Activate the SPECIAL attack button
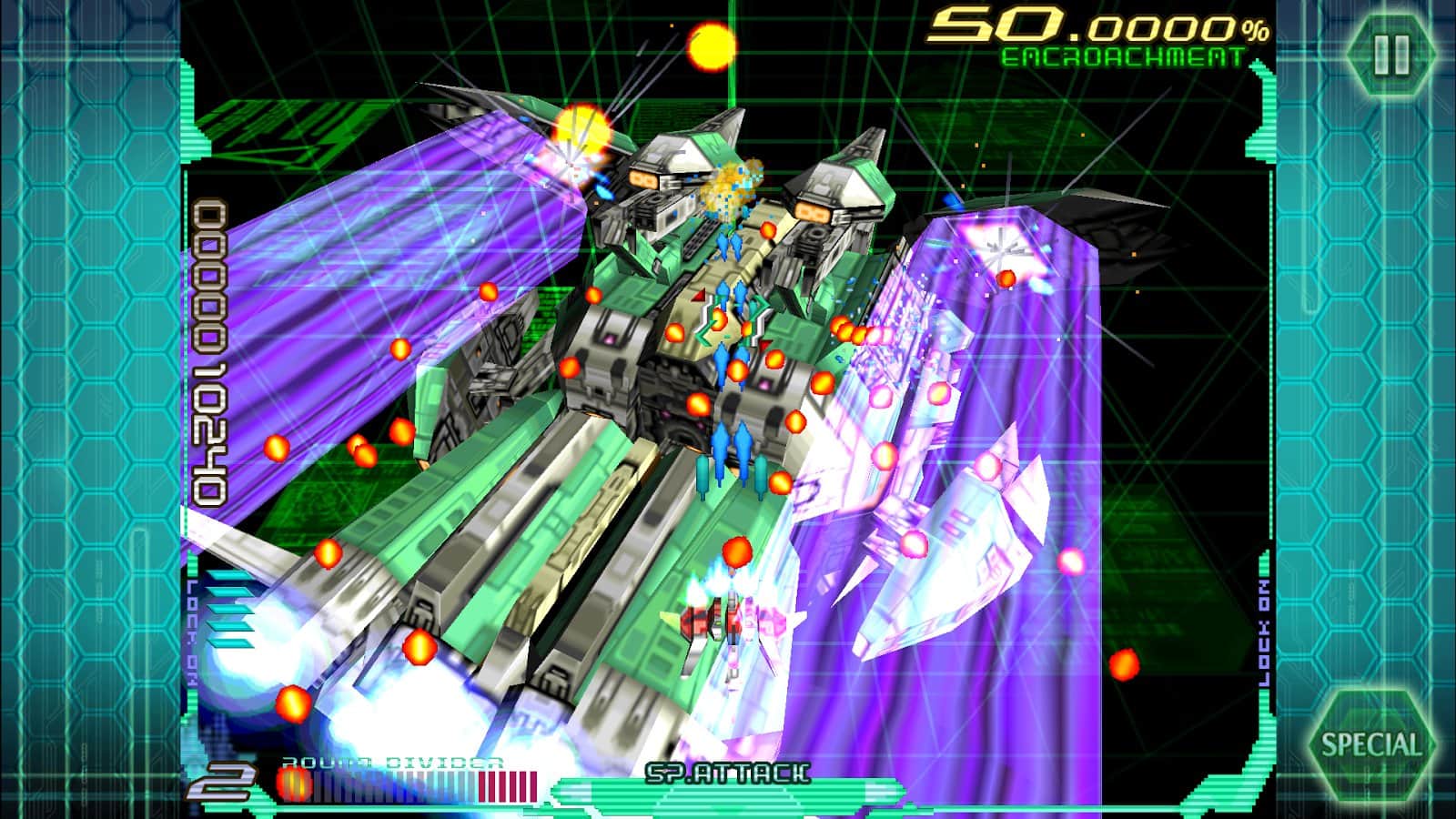This screenshot has width=1456, height=819. (1370, 743)
